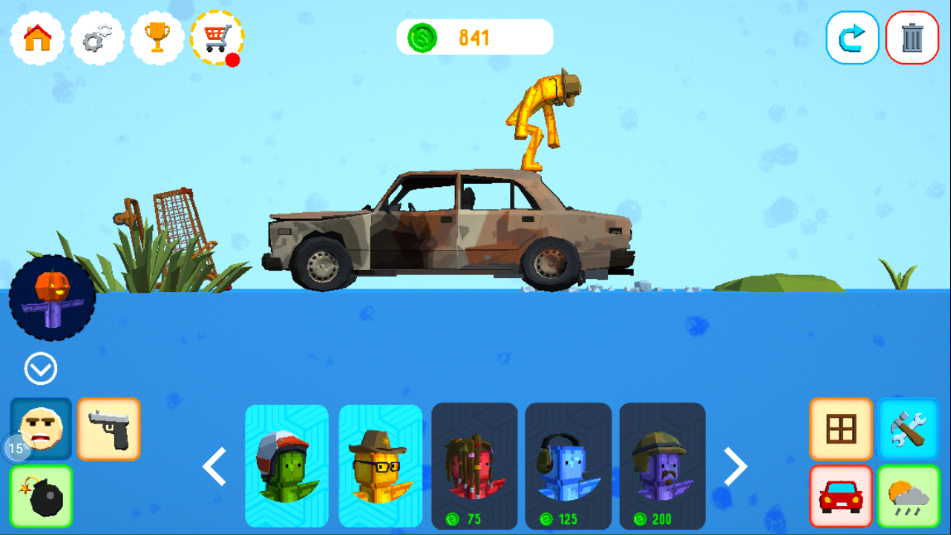Open the bomb explosives category
Viewport: 951px width, 535px height.
(x=42, y=496)
